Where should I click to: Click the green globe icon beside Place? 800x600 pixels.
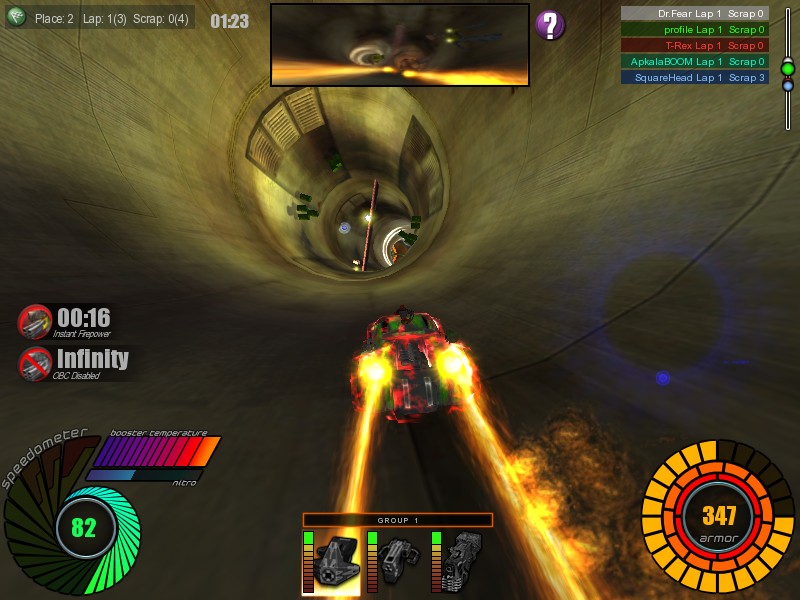pos(16,16)
